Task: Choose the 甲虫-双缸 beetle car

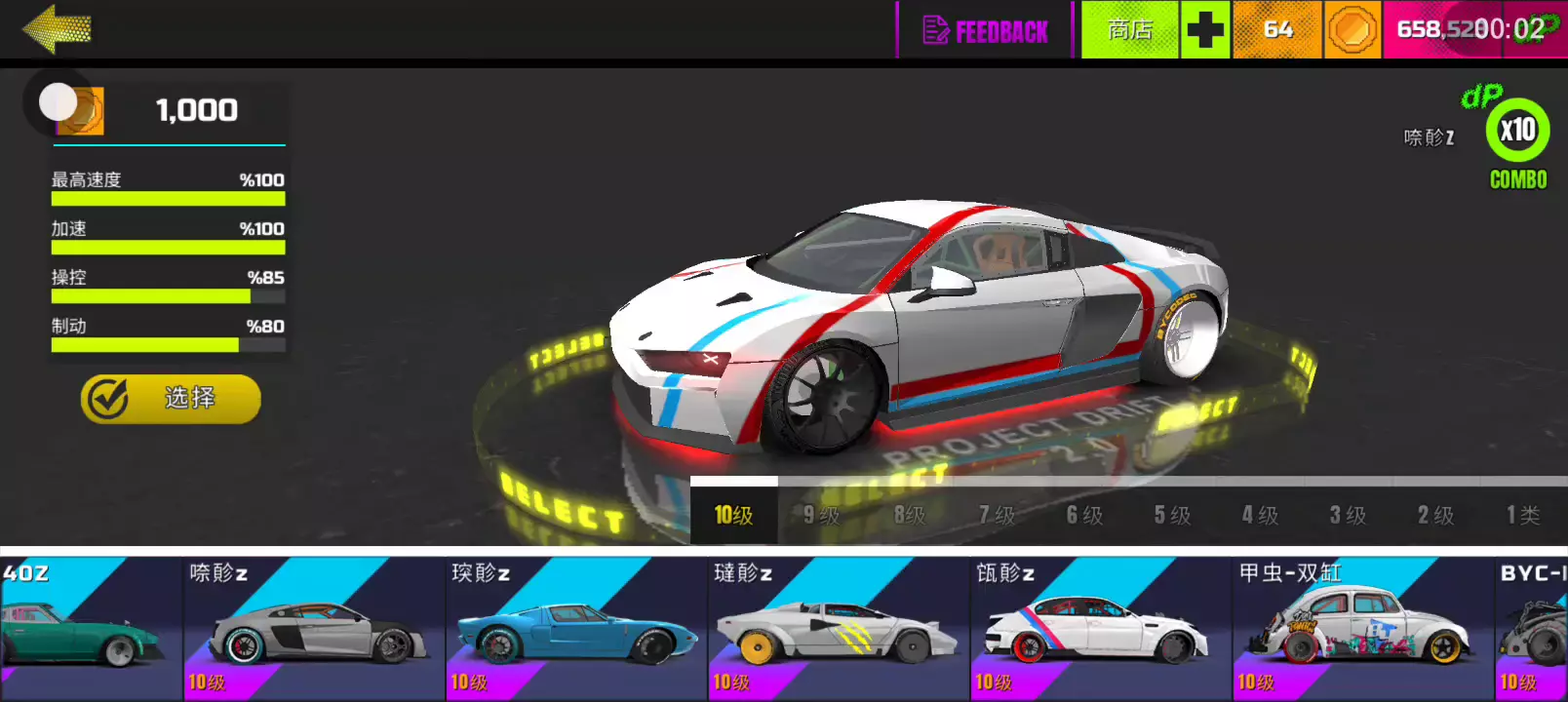Action: click(x=1362, y=629)
